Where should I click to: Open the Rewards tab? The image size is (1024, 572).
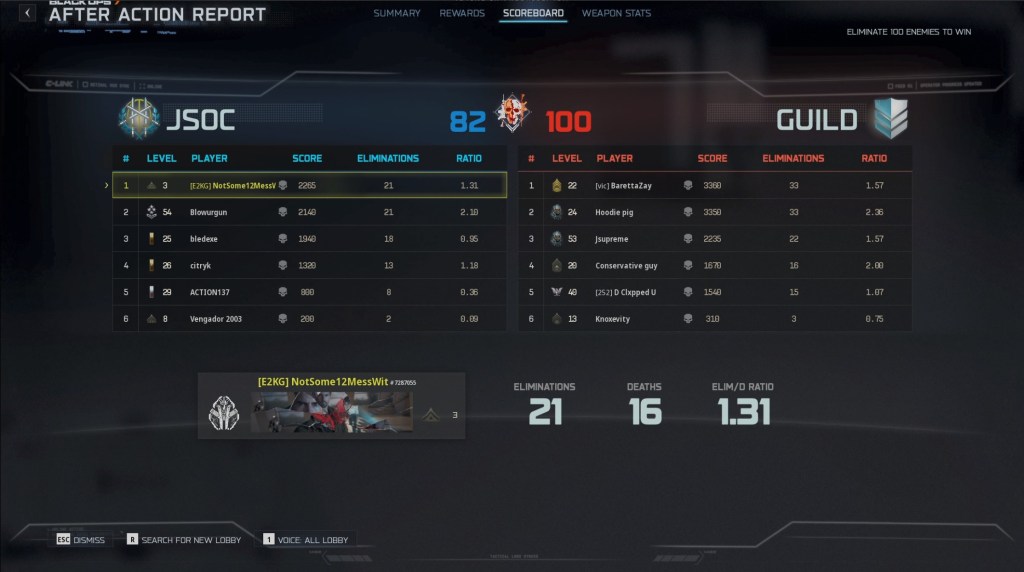point(462,13)
